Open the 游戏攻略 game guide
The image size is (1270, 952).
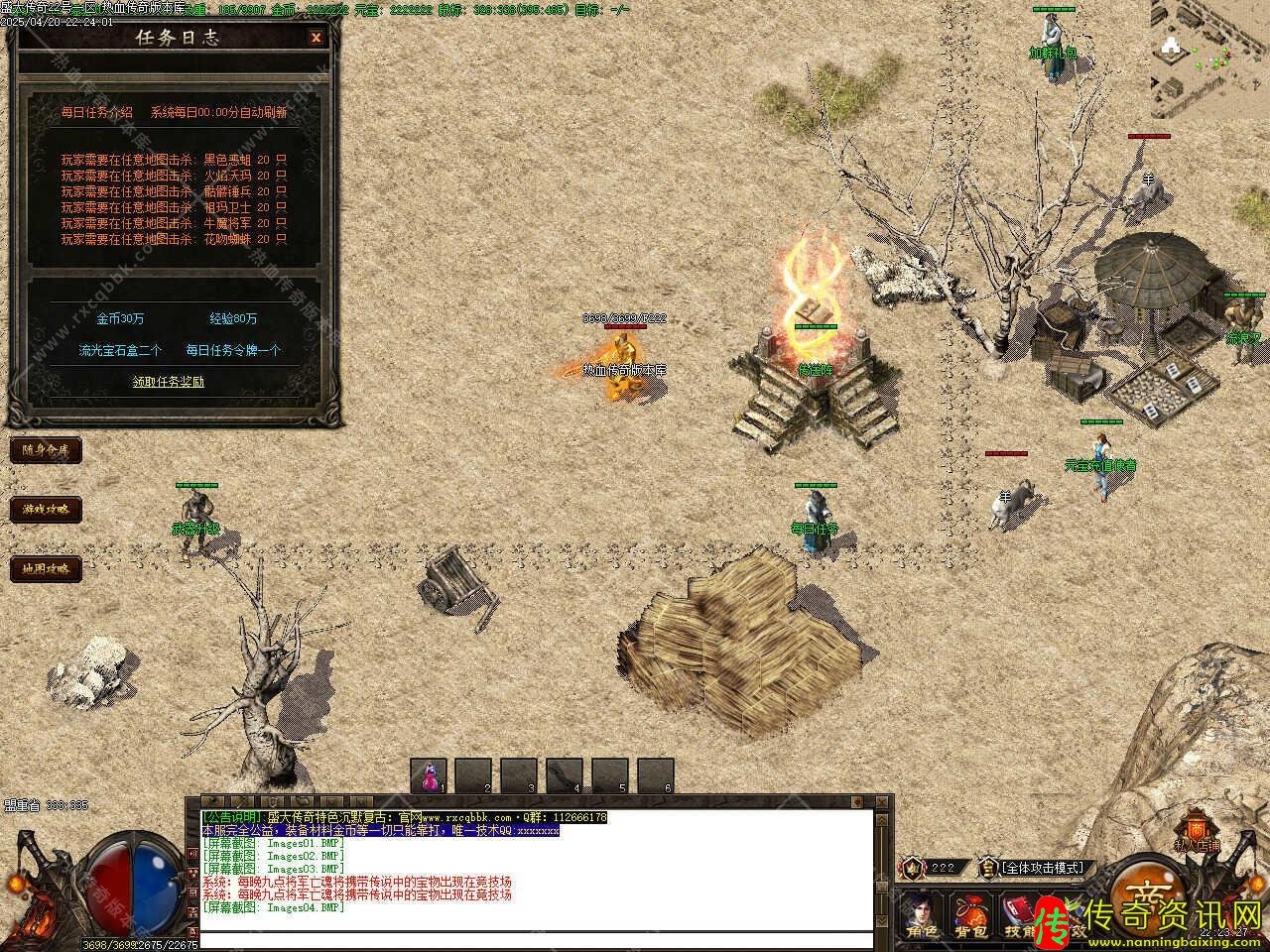click(46, 510)
